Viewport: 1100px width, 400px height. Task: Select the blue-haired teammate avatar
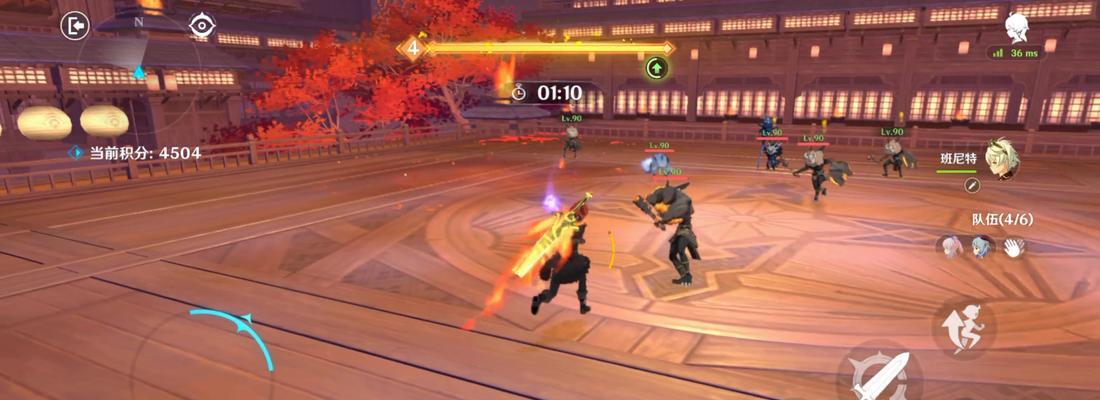coord(981,247)
